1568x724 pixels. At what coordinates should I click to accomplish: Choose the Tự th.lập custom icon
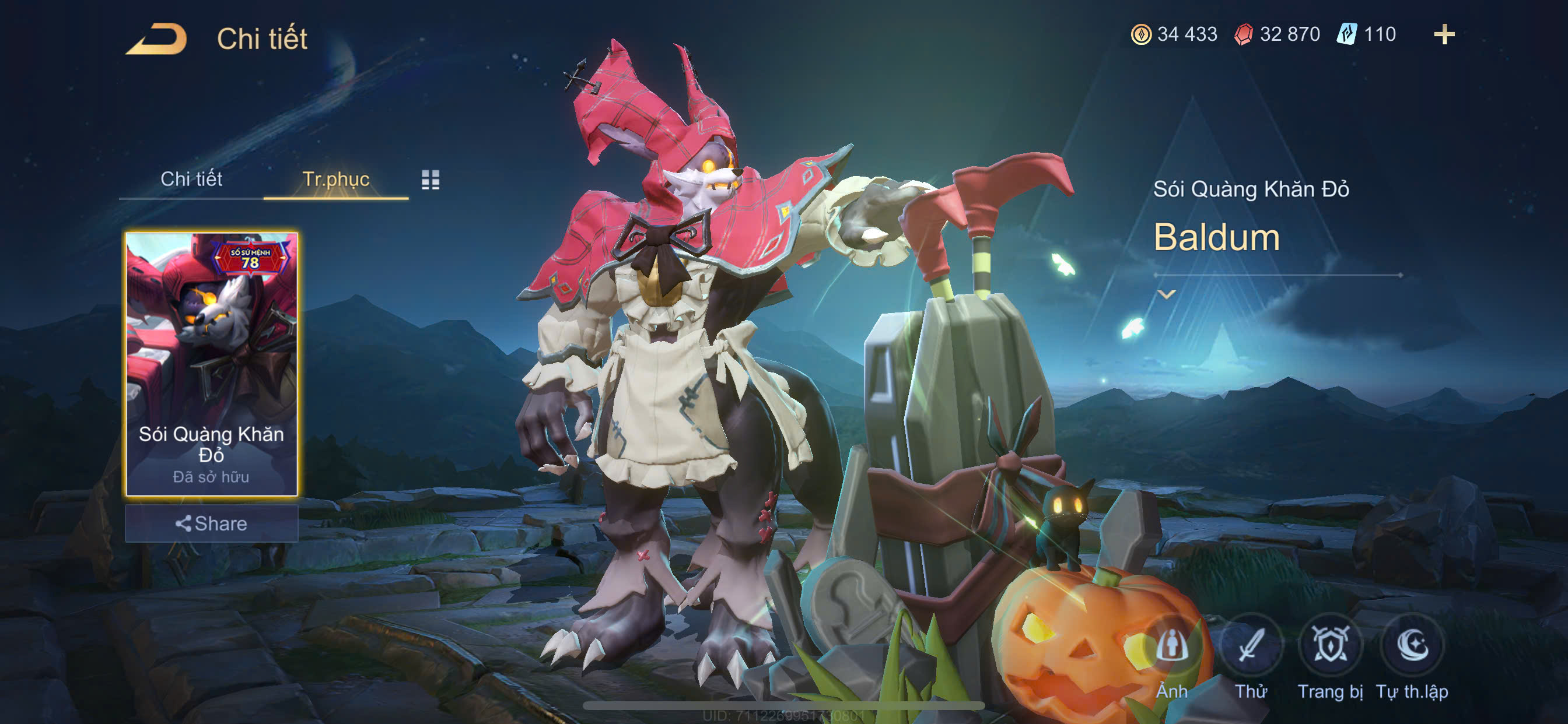point(1412,645)
